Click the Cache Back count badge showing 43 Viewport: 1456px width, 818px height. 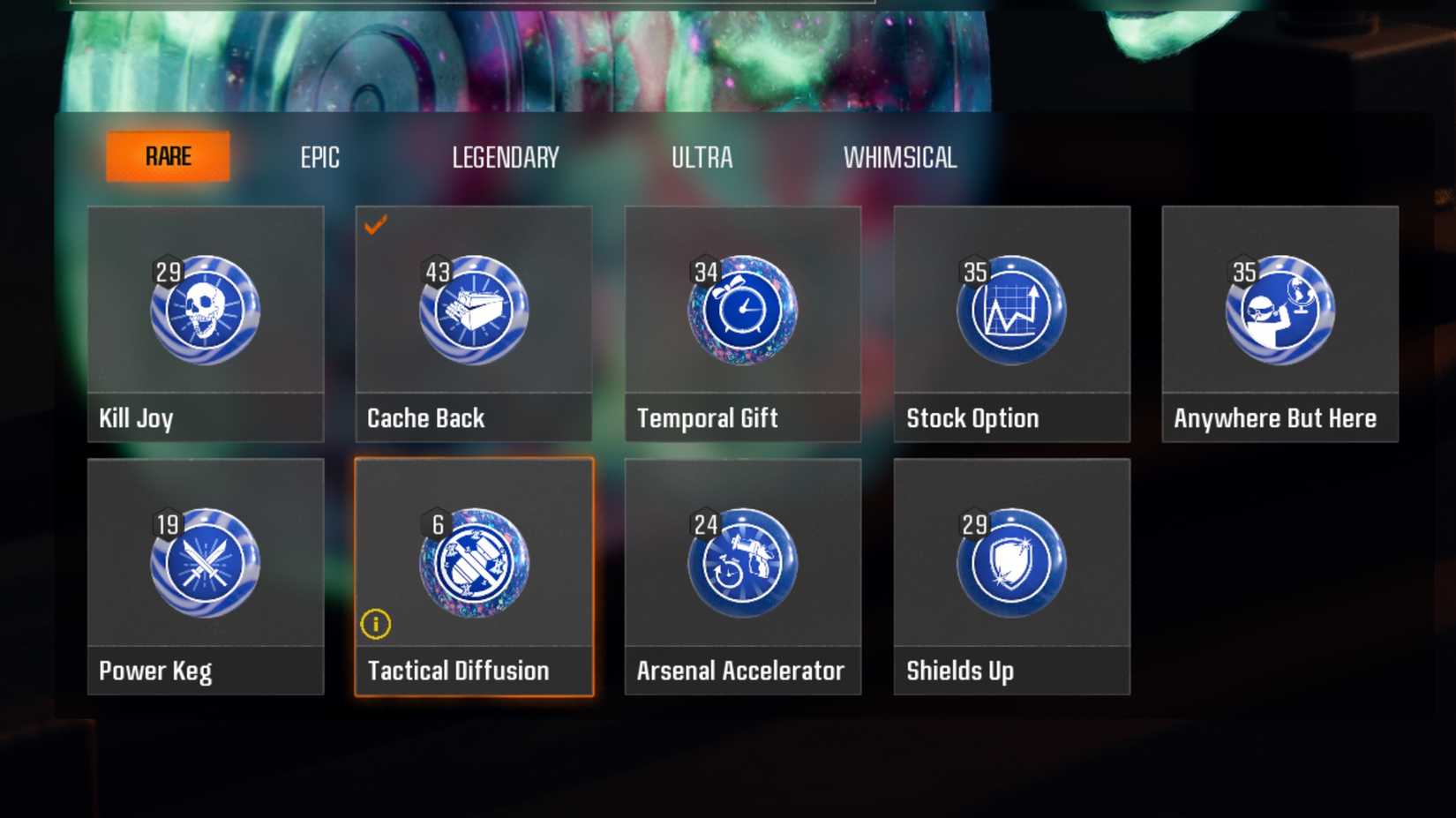(x=438, y=271)
